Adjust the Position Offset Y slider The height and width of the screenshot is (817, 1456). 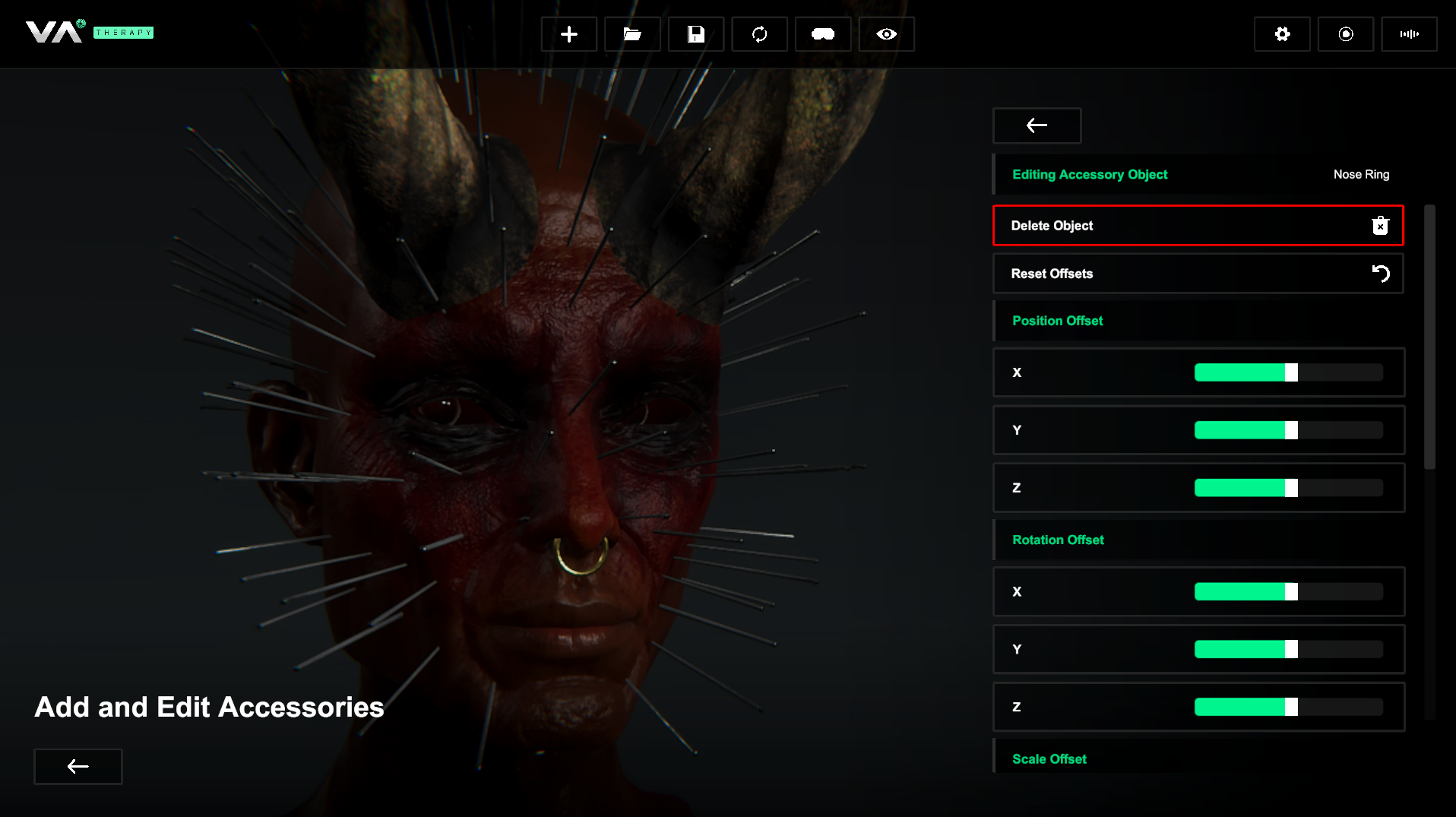(x=1289, y=430)
